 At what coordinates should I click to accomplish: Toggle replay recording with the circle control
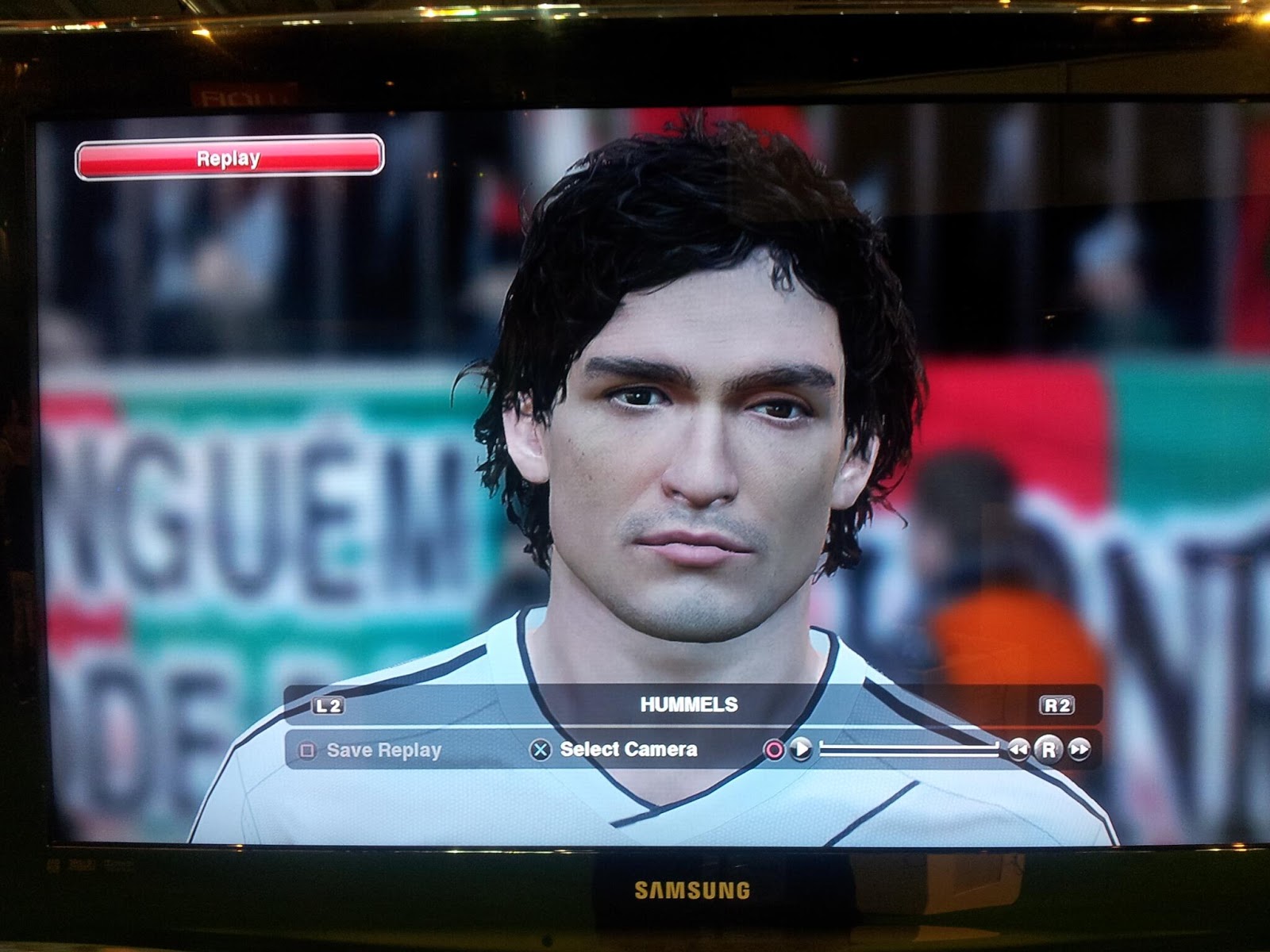tap(775, 749)
